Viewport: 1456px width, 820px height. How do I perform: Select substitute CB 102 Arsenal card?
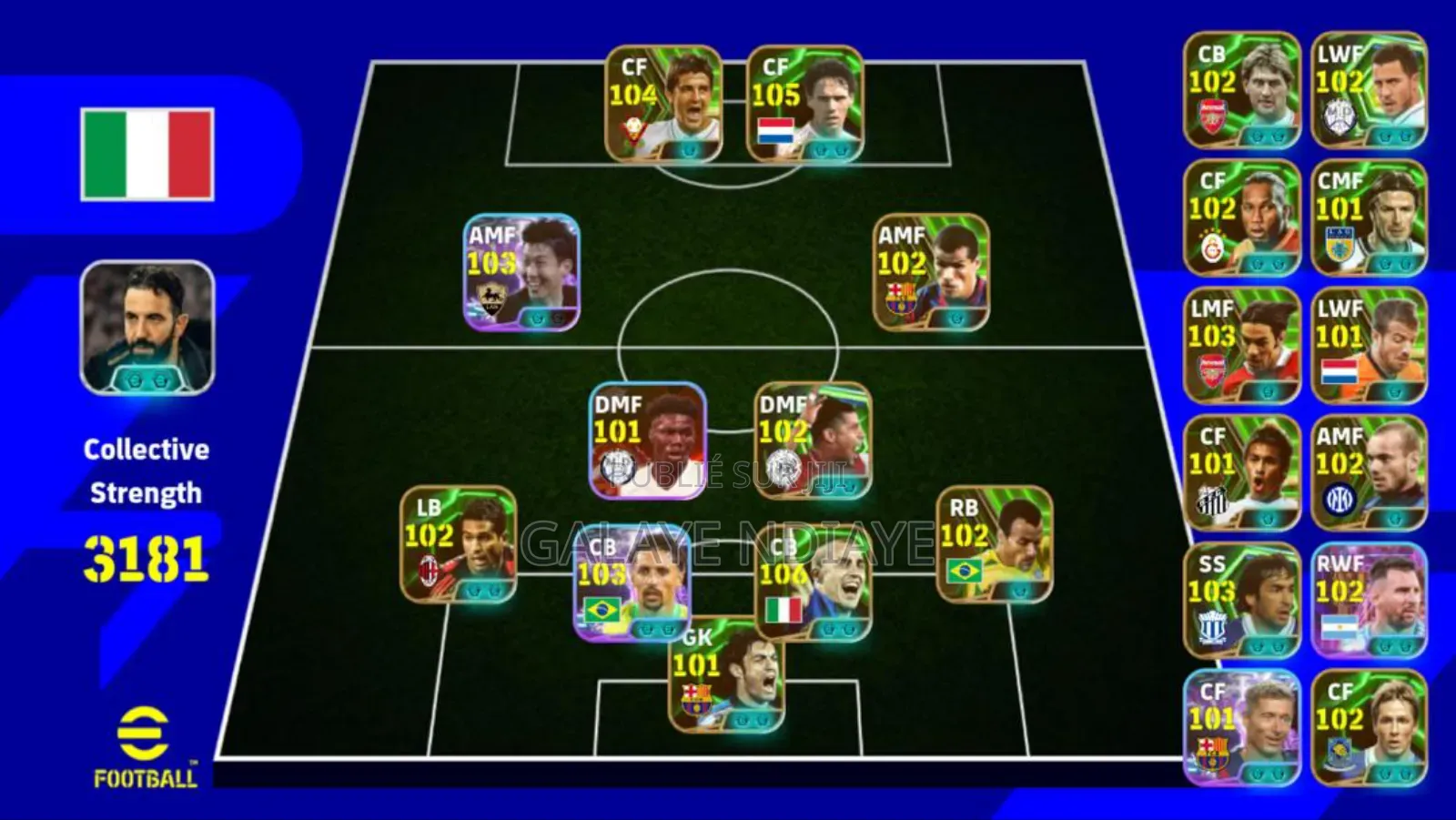pos(1242,90)
